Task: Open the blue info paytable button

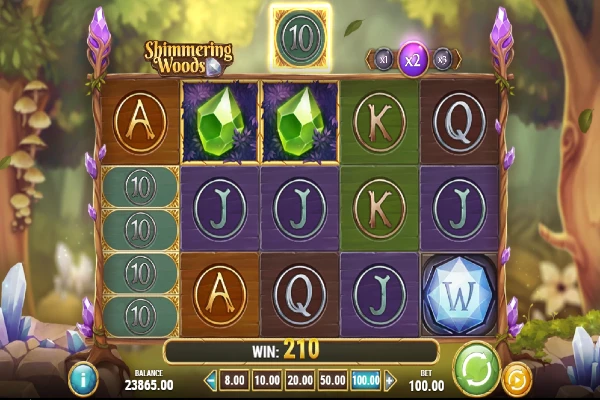Action: click(82, 378)
